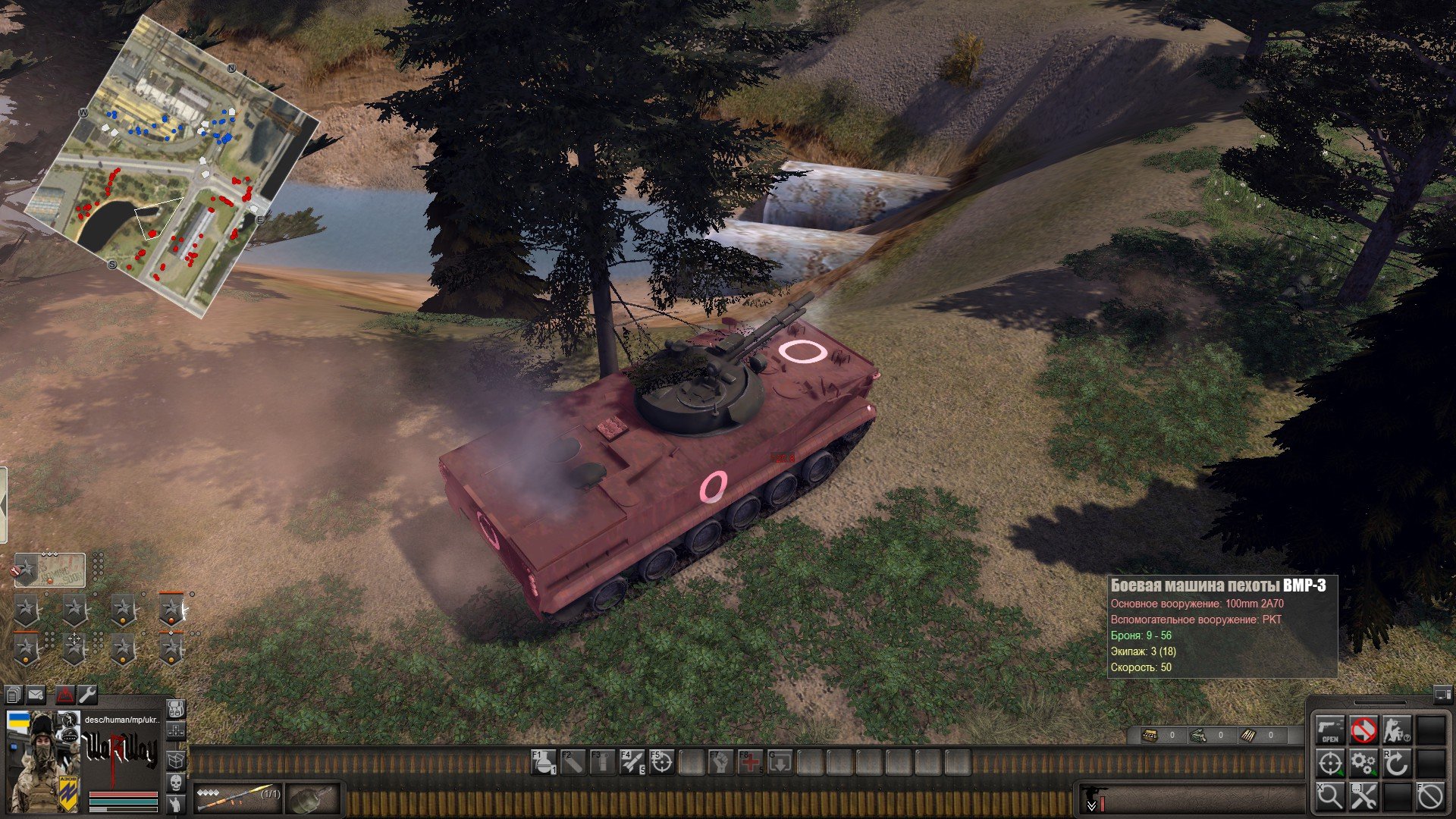Screen dimensions: 1456x819
Task: Toggle the pistol OPEN fire mode button
Action: 1330,730
